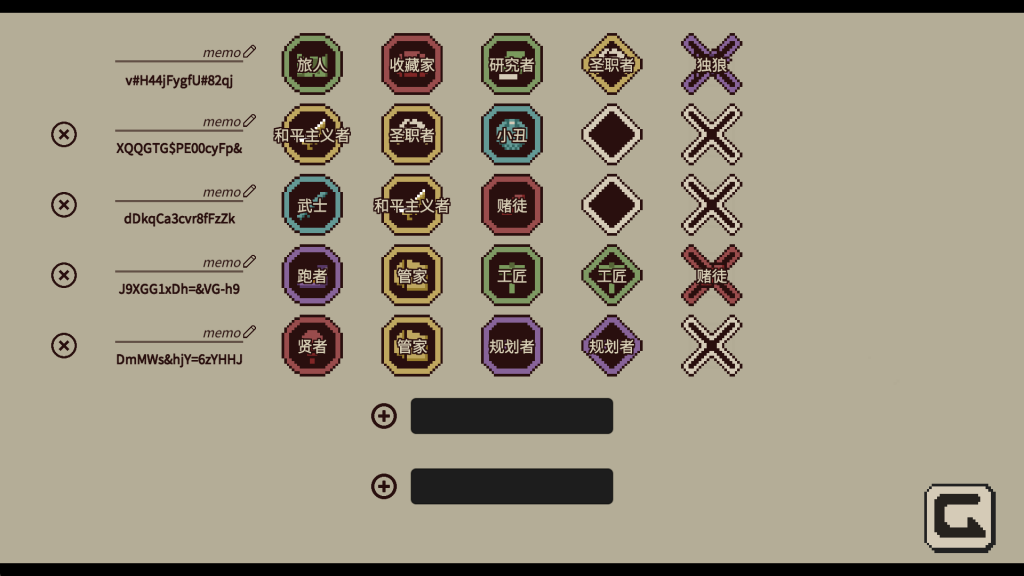Remove the row with code DmMWs&hjY=6zYHHJ
1024x576 pixels.
pos(64,346)
